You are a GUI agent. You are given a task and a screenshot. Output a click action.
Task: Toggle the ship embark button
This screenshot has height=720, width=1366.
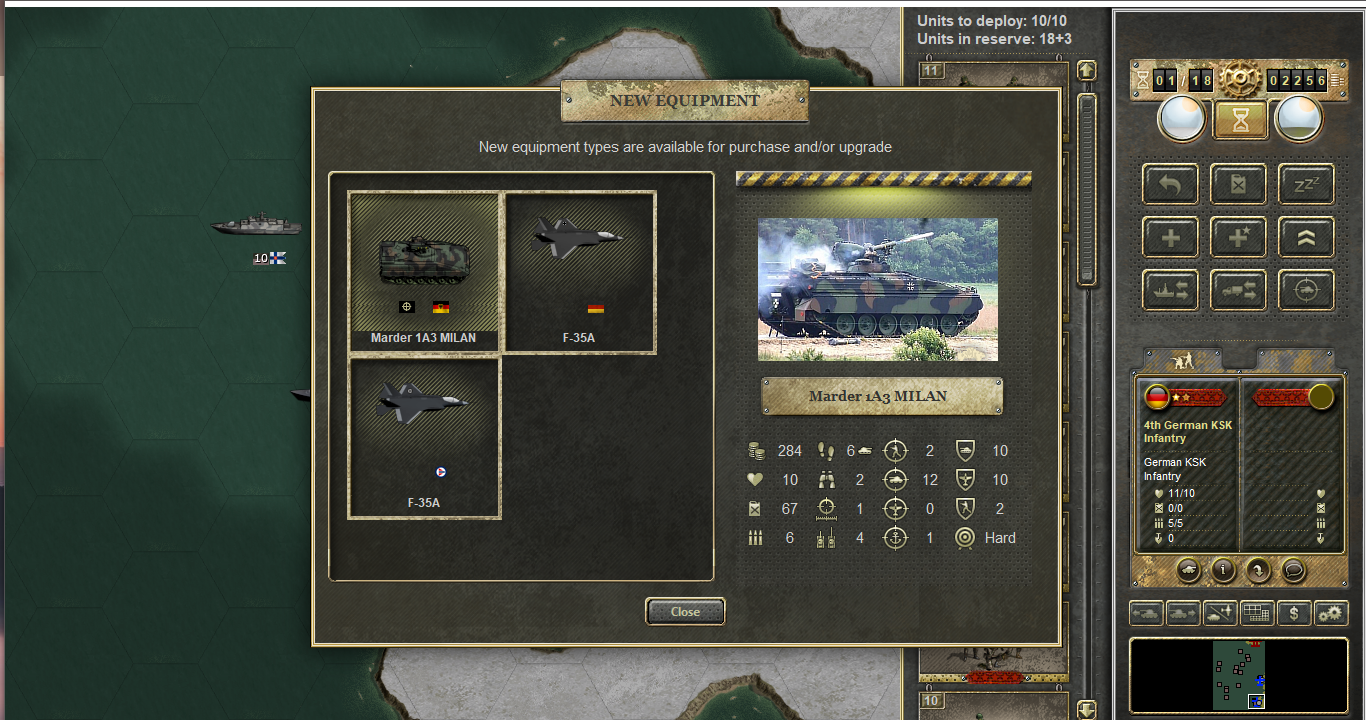click(1171, 290)
